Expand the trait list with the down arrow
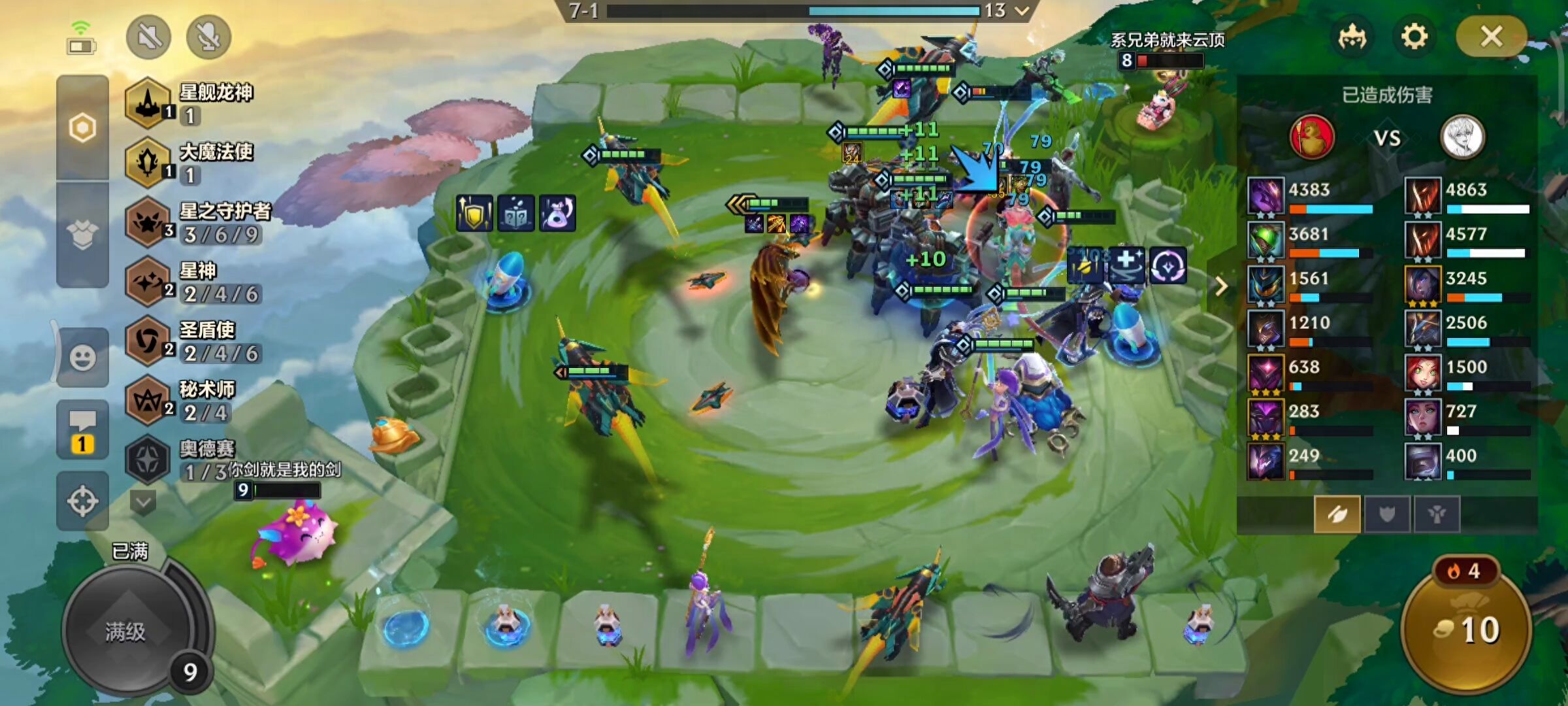 [x=142, y=503]
